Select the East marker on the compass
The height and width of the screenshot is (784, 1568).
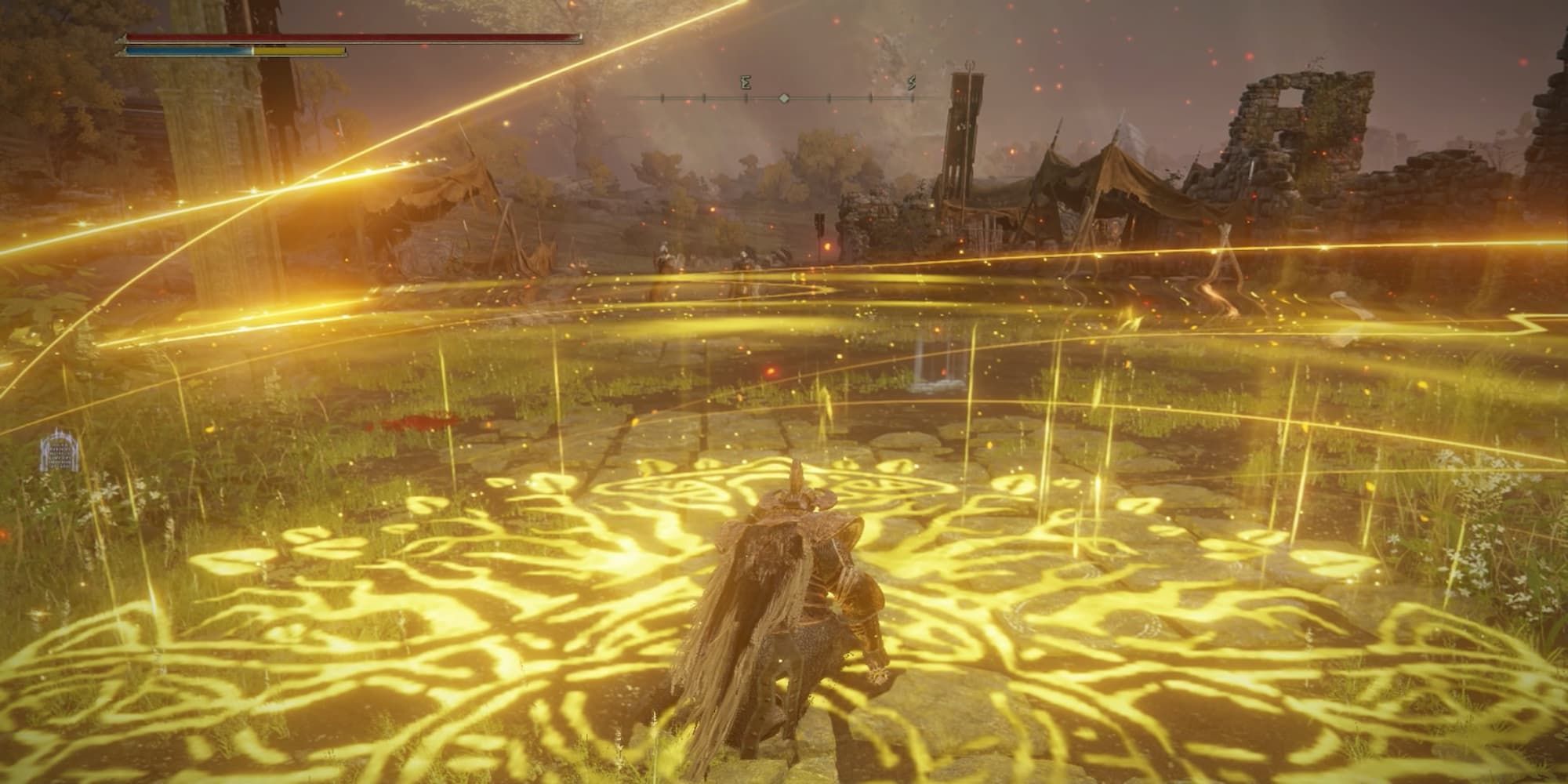click(746, 83)
